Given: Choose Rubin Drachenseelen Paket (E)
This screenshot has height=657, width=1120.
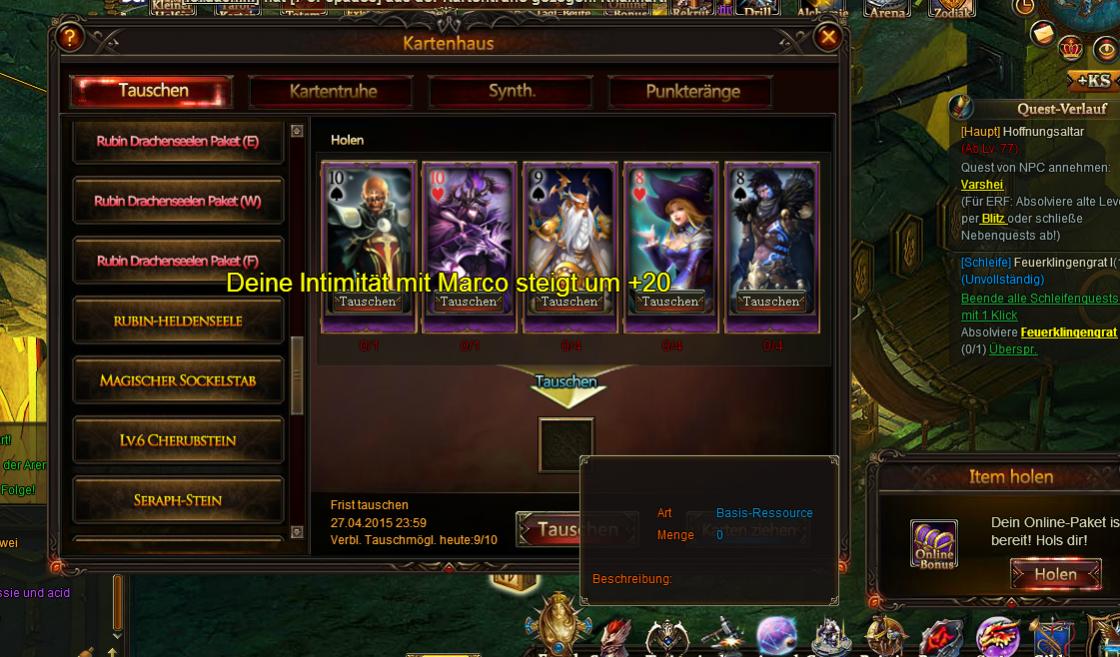Looking at the screenshot, I should click(177, 141).
